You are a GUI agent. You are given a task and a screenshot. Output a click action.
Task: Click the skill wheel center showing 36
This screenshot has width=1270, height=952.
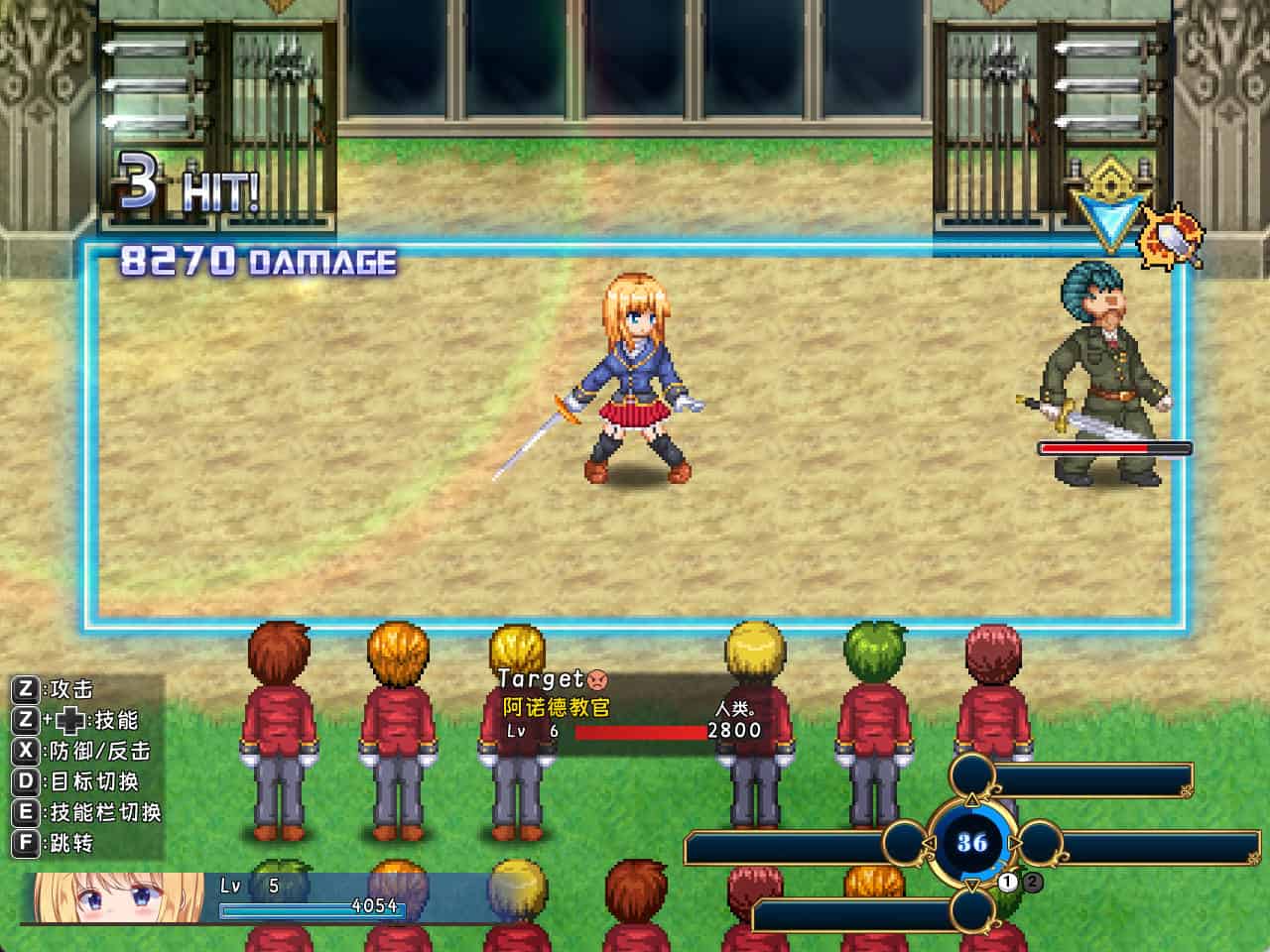[972, 842]
